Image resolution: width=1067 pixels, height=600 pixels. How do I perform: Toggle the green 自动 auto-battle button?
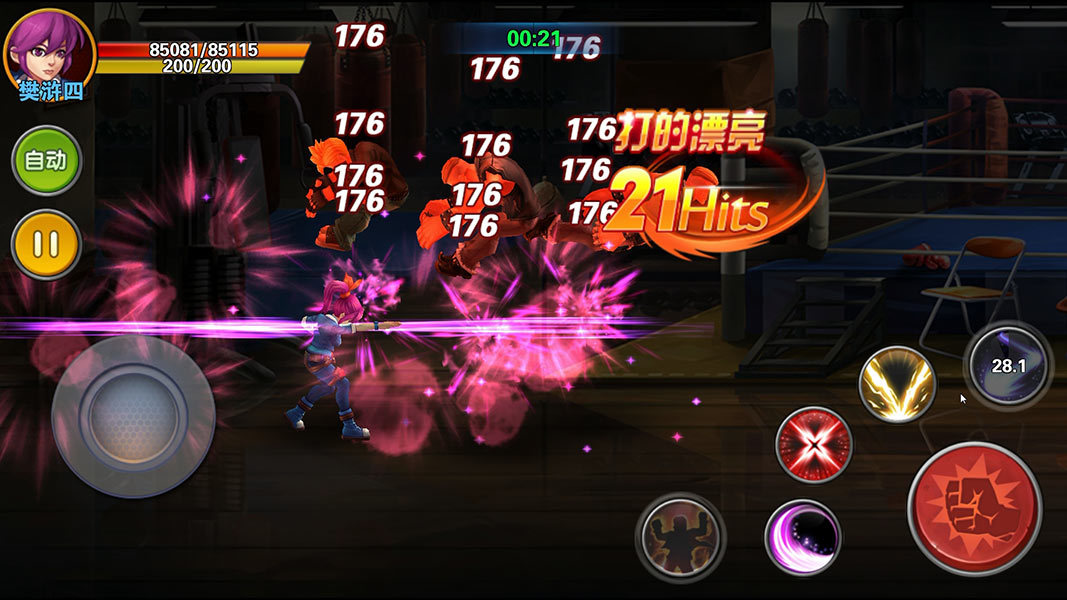pyautogui.click(x=46, y=160)
